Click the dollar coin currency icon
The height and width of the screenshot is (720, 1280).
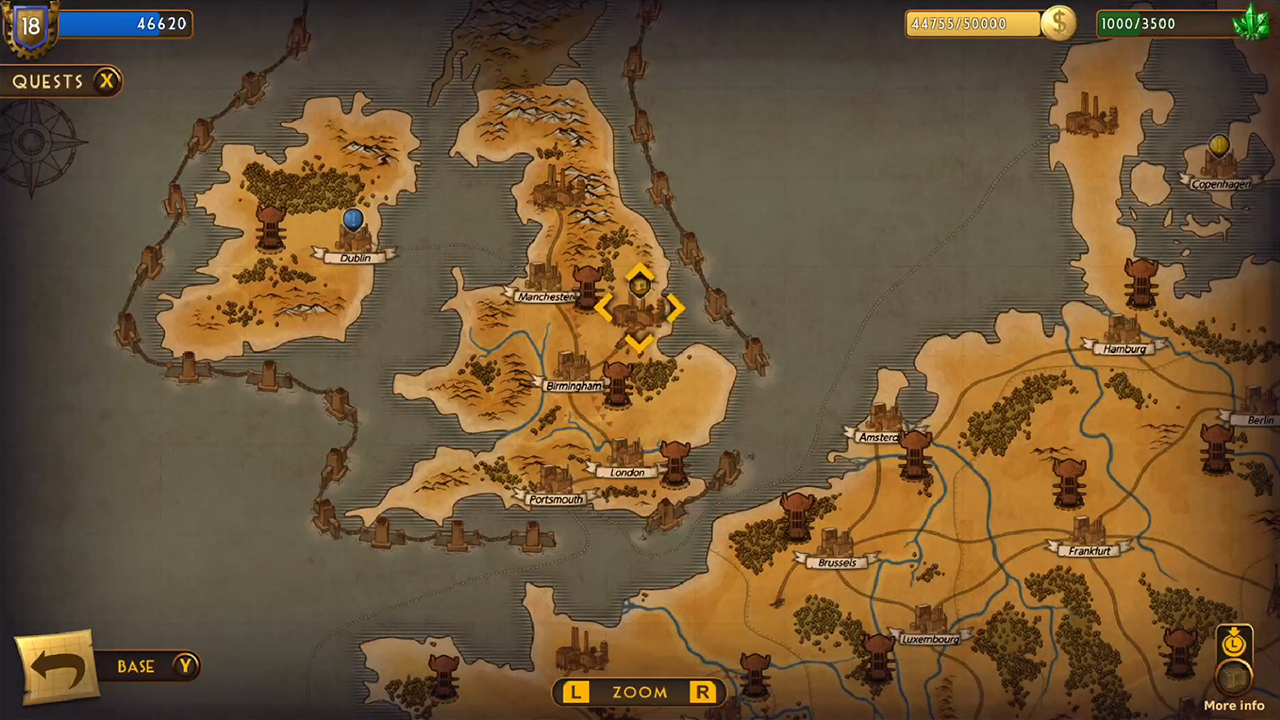(1059, 23)
